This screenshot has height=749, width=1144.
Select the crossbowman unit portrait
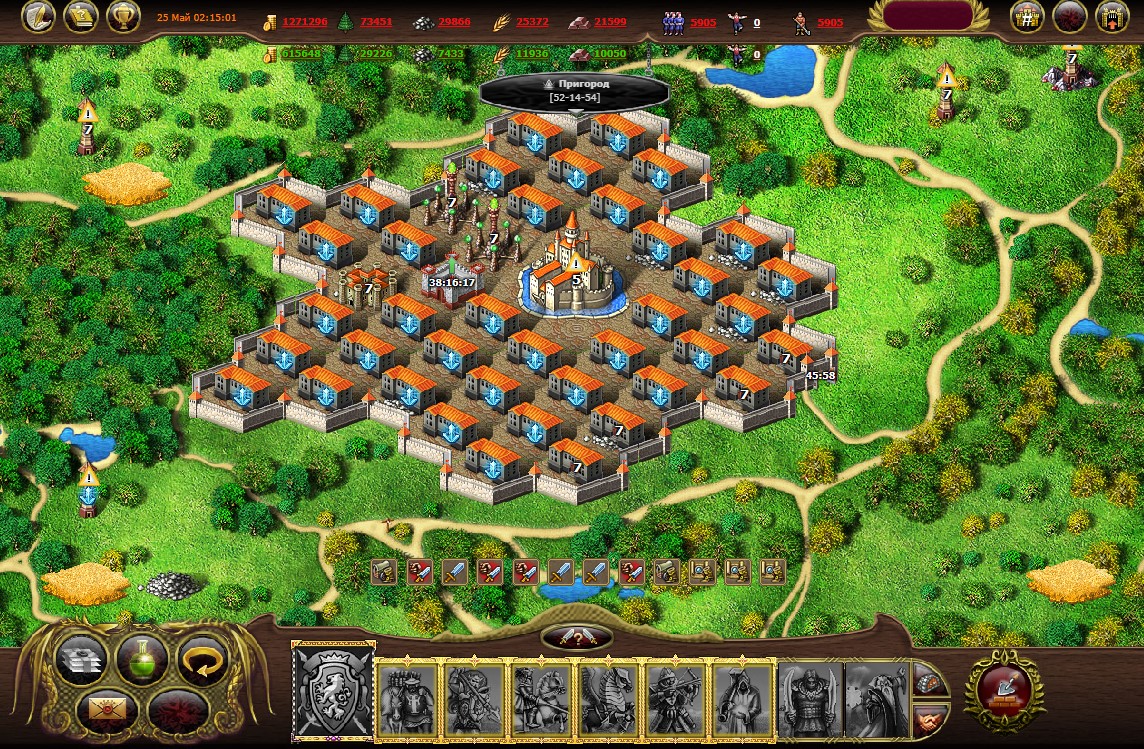pos(675,698)
